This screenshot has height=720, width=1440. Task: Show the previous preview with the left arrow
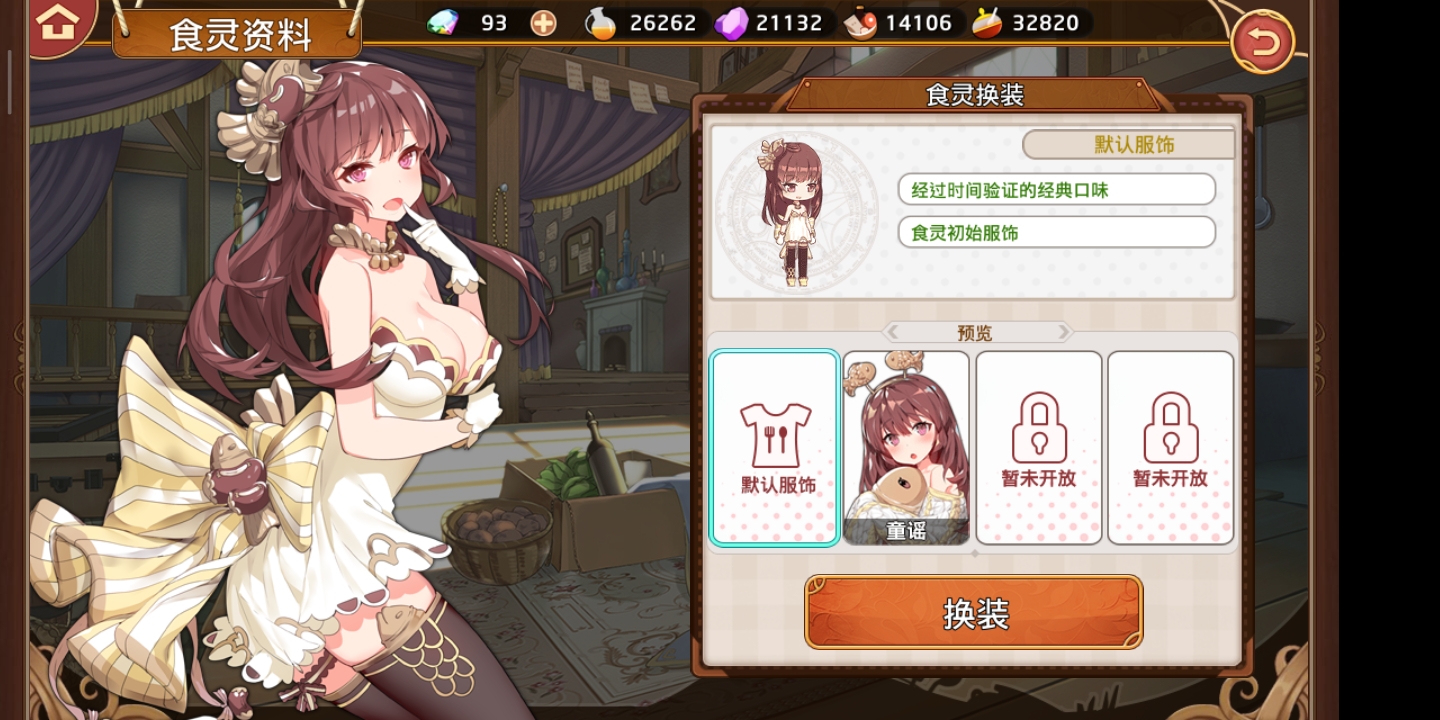coord(893,332)
